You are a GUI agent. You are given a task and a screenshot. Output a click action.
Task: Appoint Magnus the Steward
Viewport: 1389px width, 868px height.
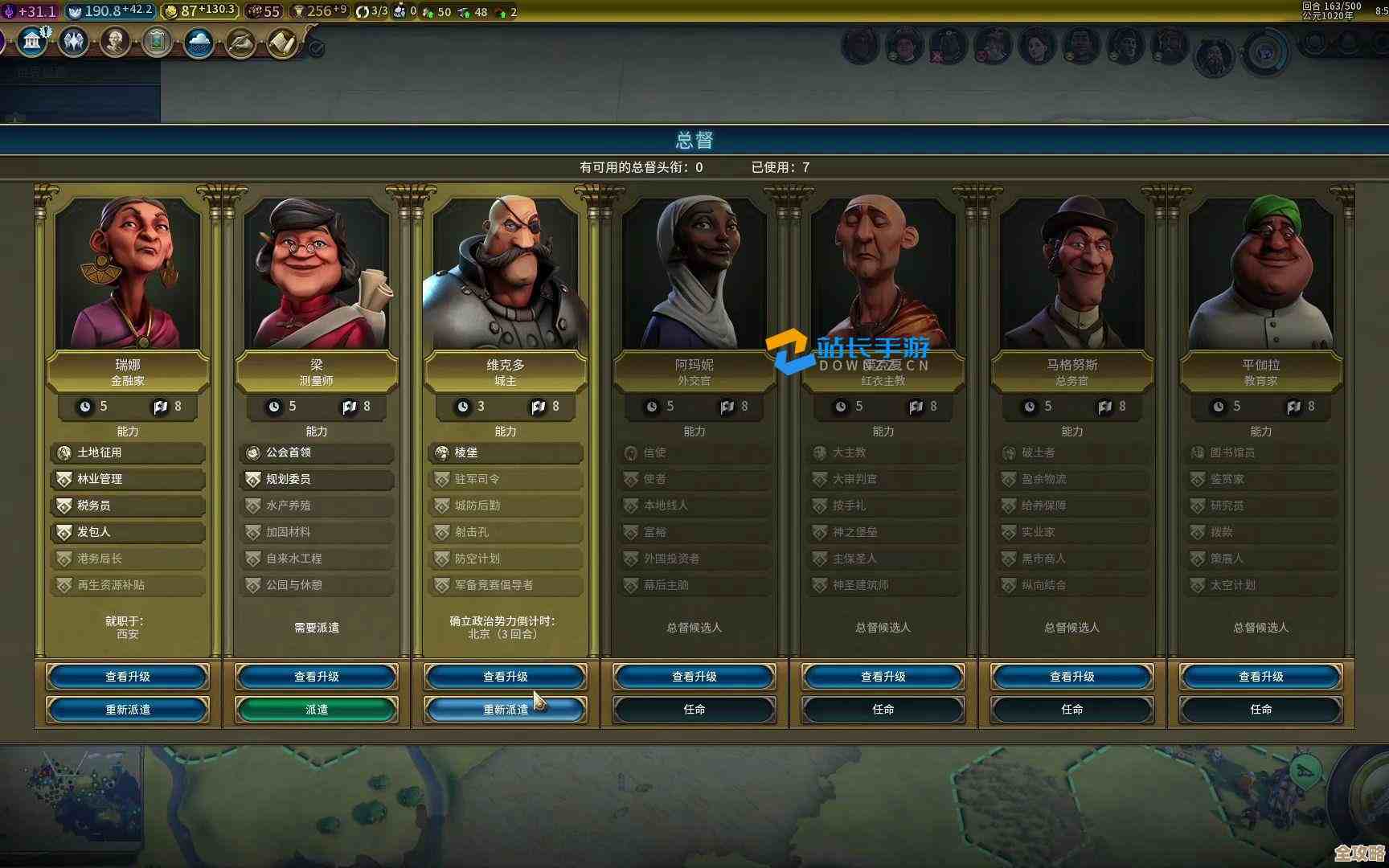coord(1072,710)
